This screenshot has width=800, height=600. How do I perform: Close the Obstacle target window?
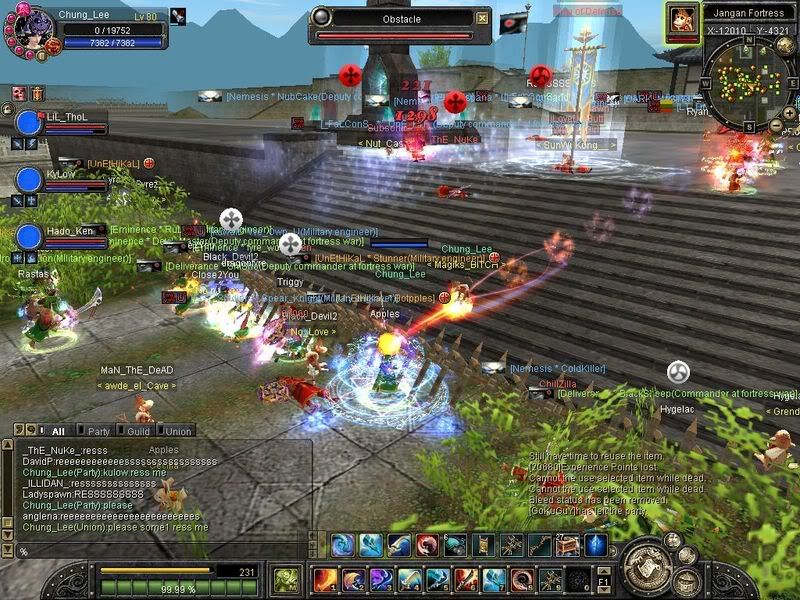(483, 18)
